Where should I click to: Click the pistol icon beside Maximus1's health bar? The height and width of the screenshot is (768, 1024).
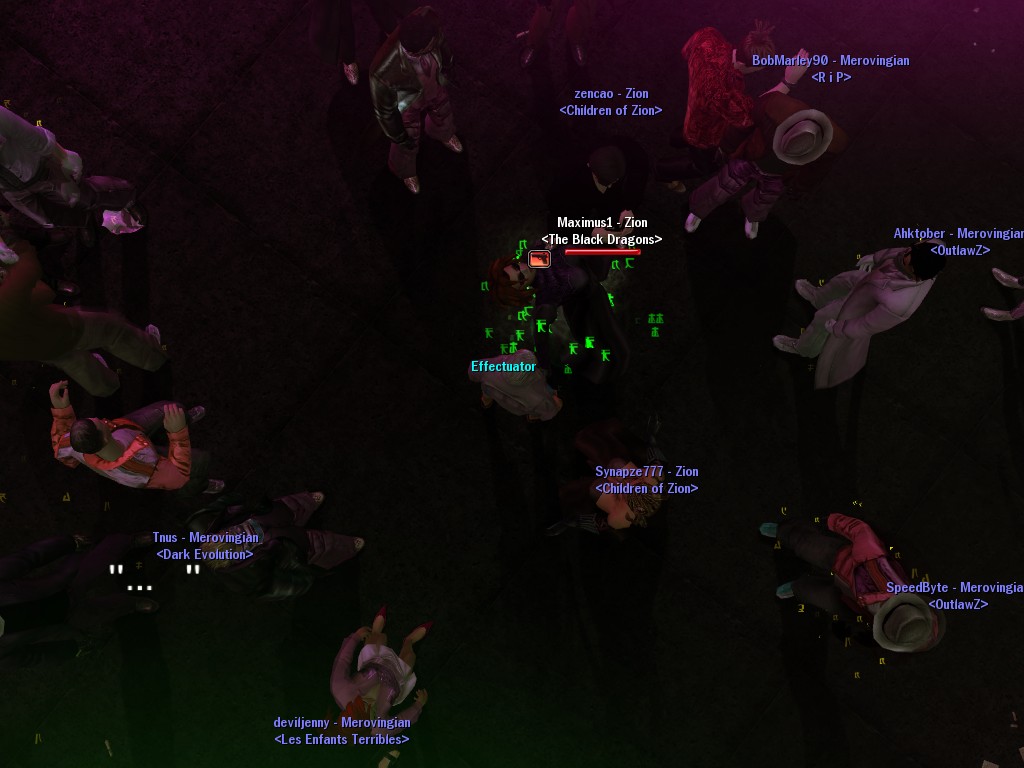[x=539, y=259]
